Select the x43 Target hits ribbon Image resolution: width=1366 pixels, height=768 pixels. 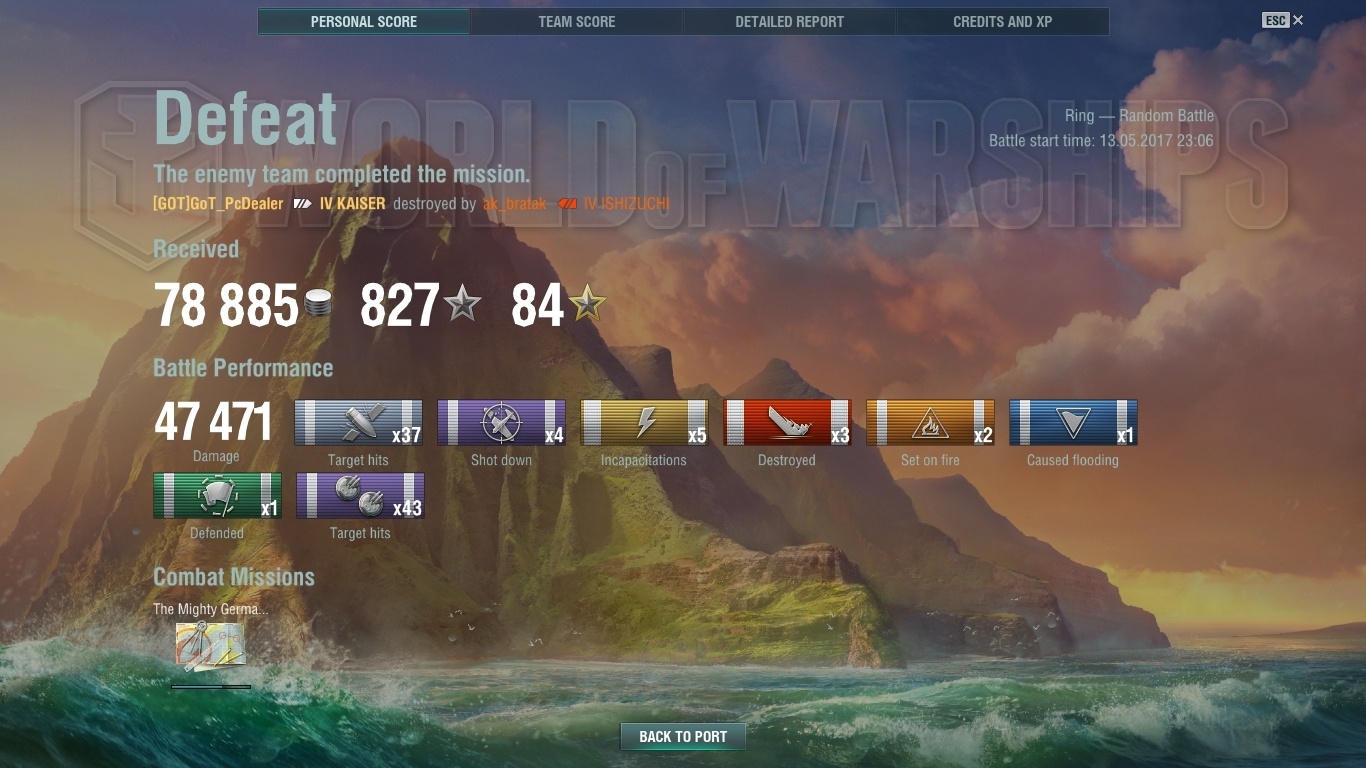click(x=360, y=496)
